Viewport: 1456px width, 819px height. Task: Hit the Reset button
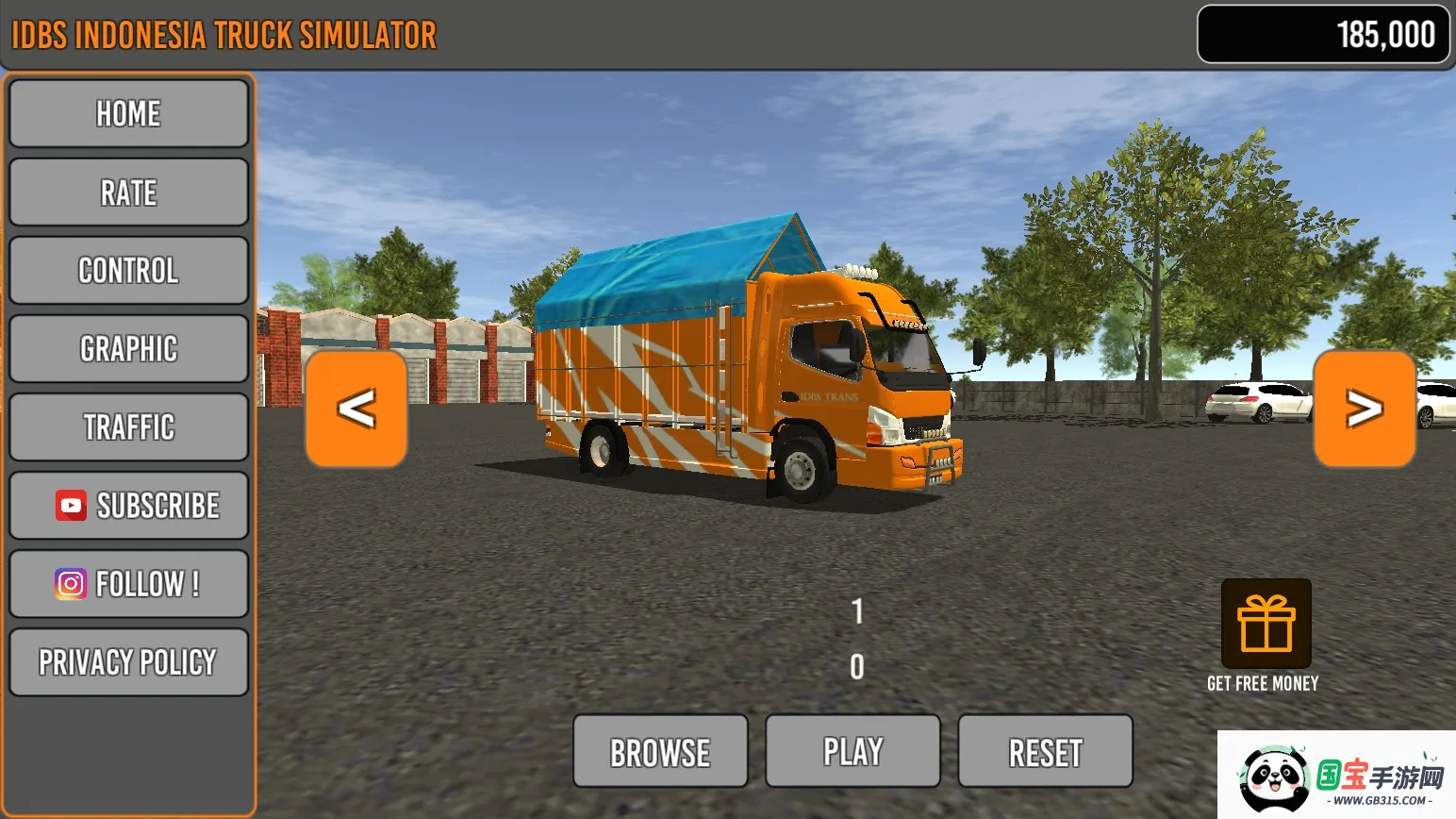pos(1045,752)
